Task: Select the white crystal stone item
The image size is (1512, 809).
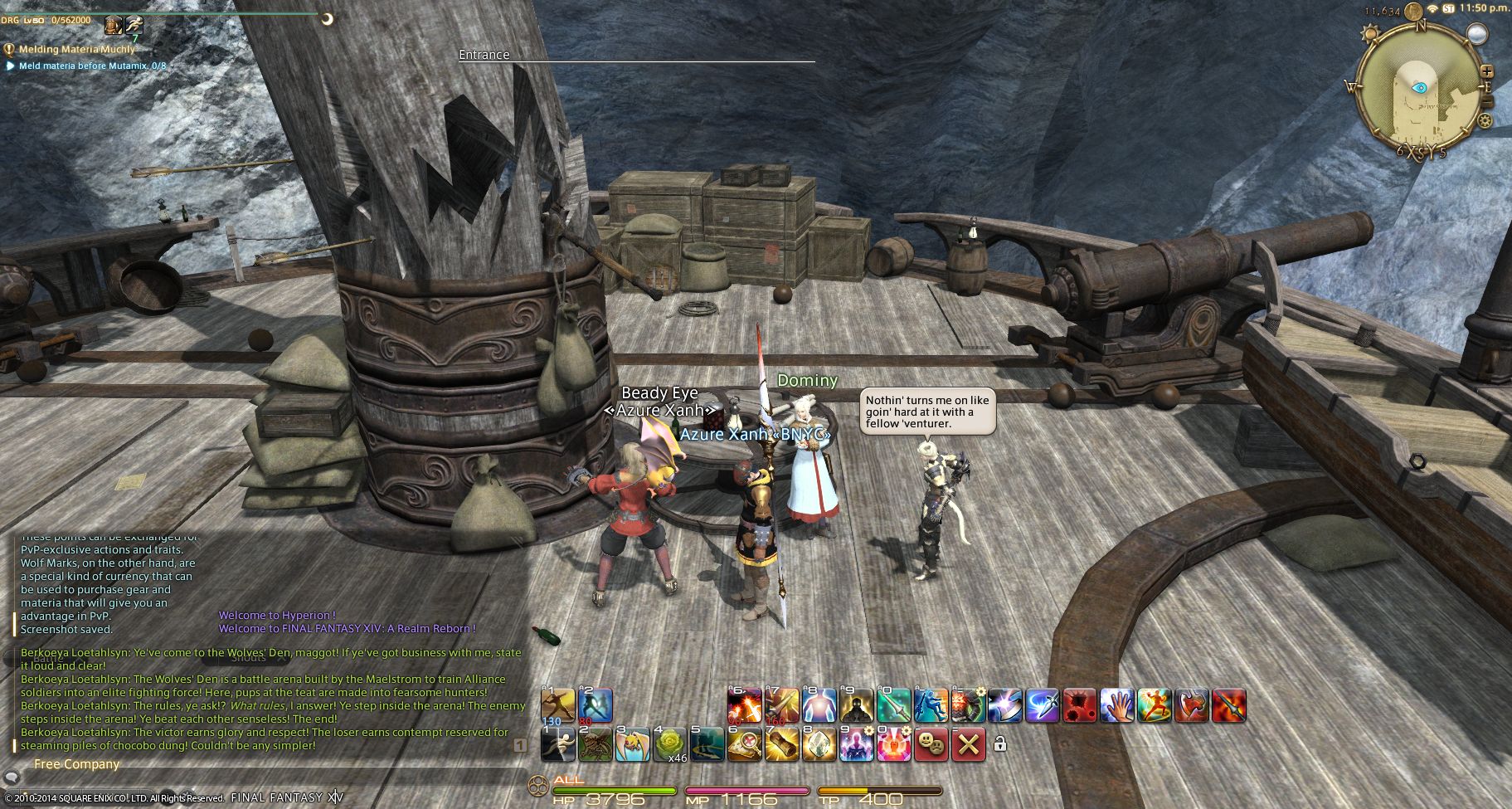Action: point(819,745)
